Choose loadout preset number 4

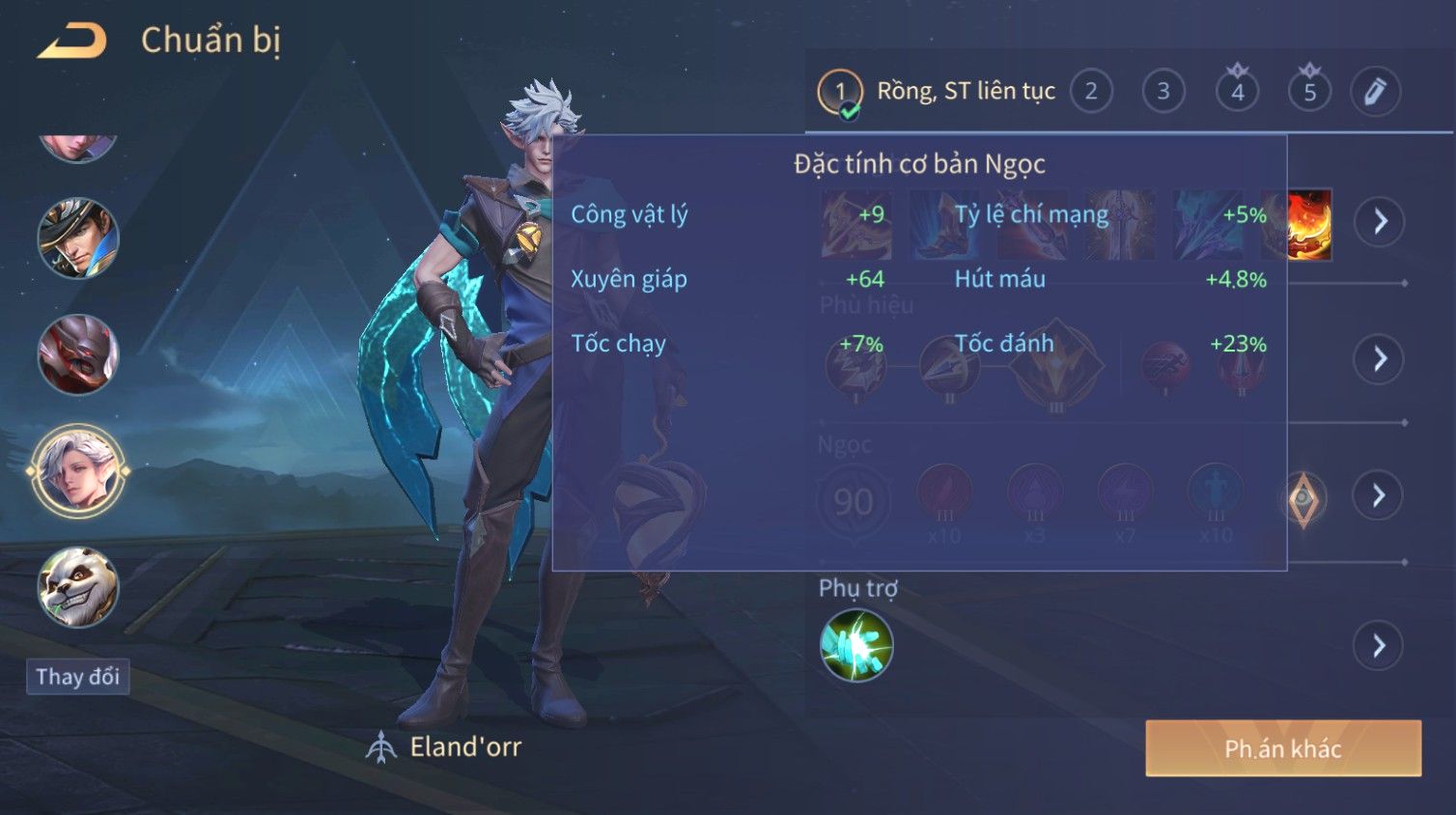pyautogui.click(x=1237, y=92)
